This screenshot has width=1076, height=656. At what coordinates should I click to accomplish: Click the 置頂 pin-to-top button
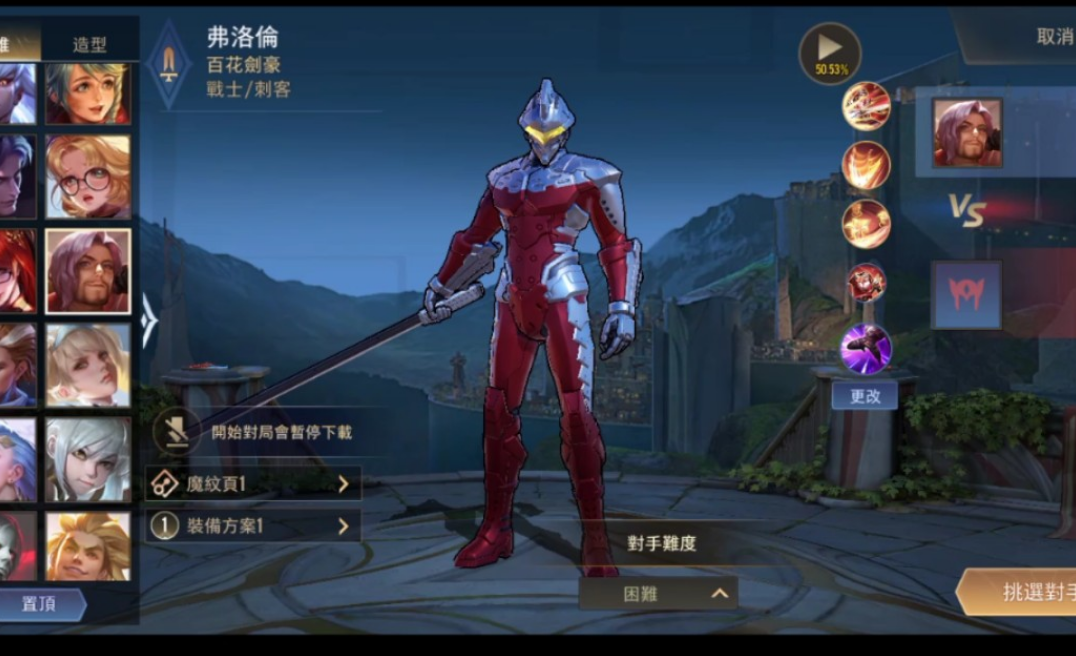(x=42, y=604)
